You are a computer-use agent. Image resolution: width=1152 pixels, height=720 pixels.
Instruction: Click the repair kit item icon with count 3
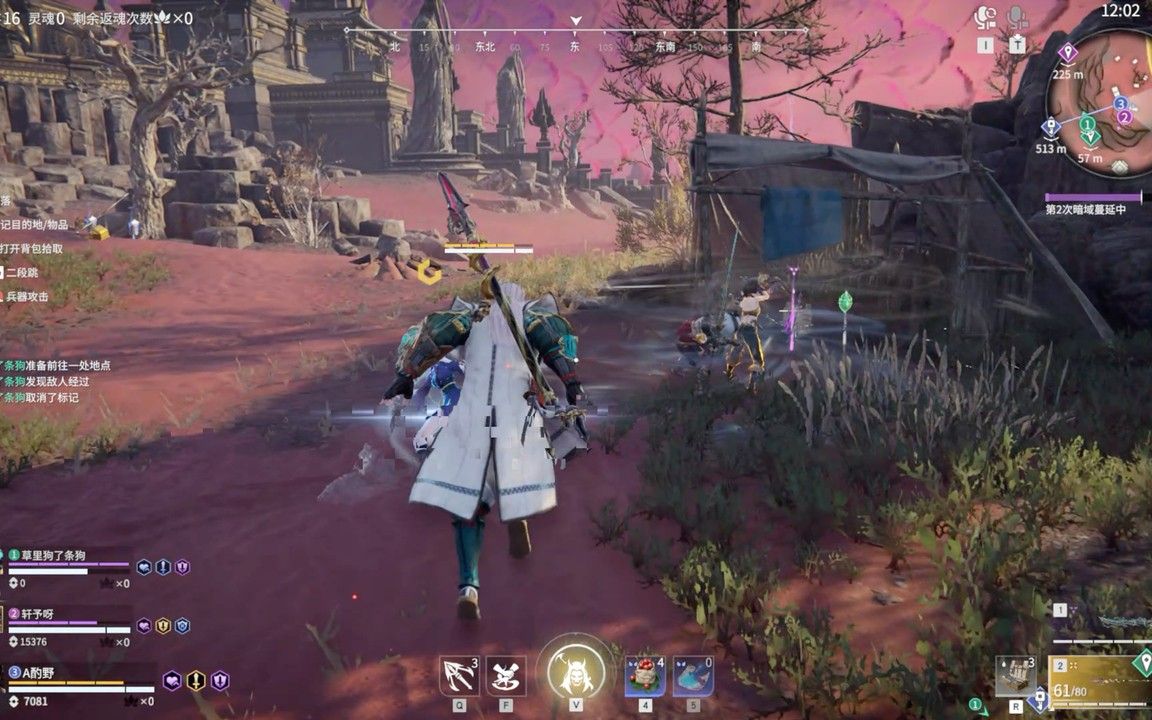1016,676
